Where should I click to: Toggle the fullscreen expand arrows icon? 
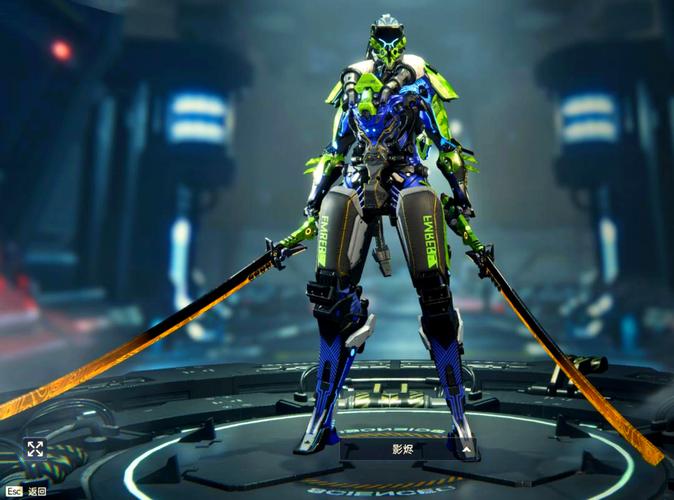tap(35, 449)
